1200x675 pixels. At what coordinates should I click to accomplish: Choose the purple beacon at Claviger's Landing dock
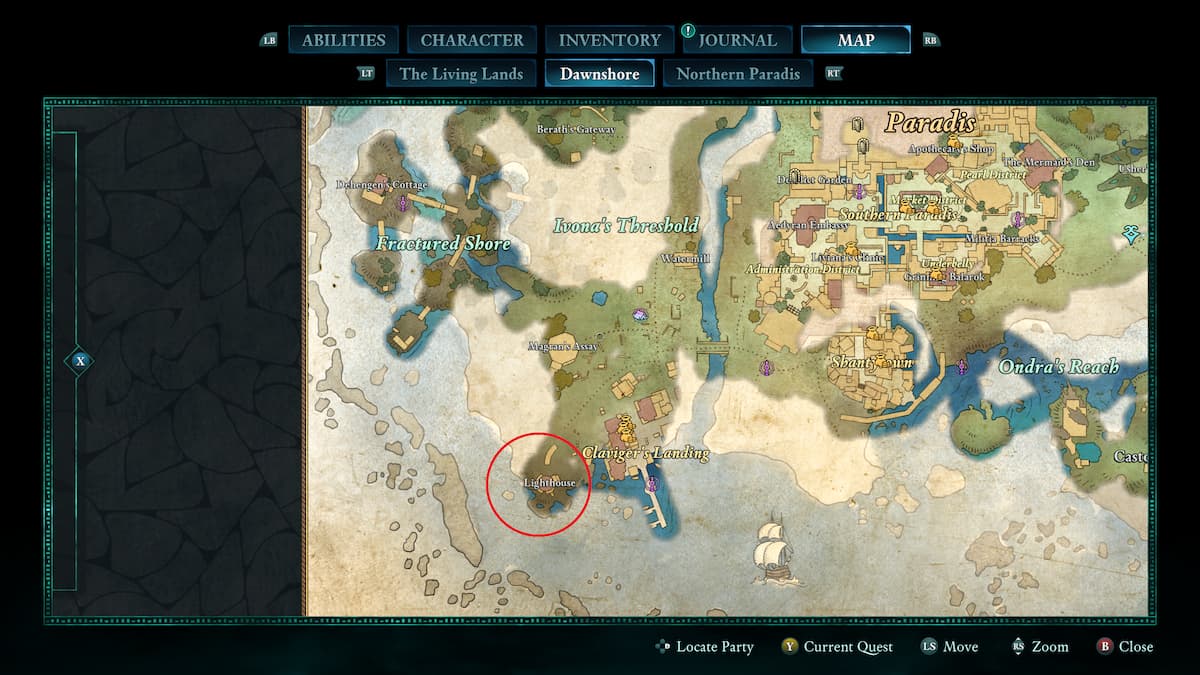(x=652, y=485)
